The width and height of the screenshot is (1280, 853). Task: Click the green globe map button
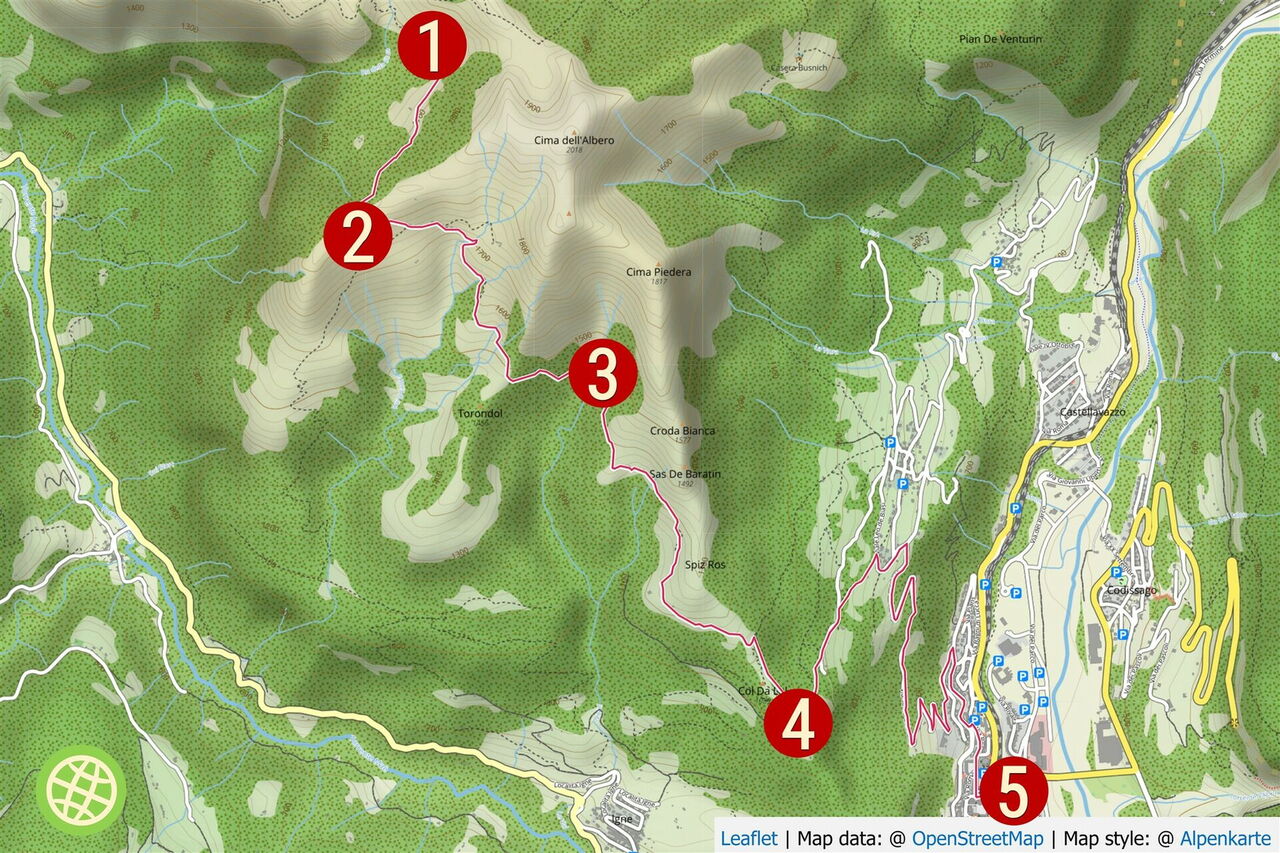click(x=82, y=790)
